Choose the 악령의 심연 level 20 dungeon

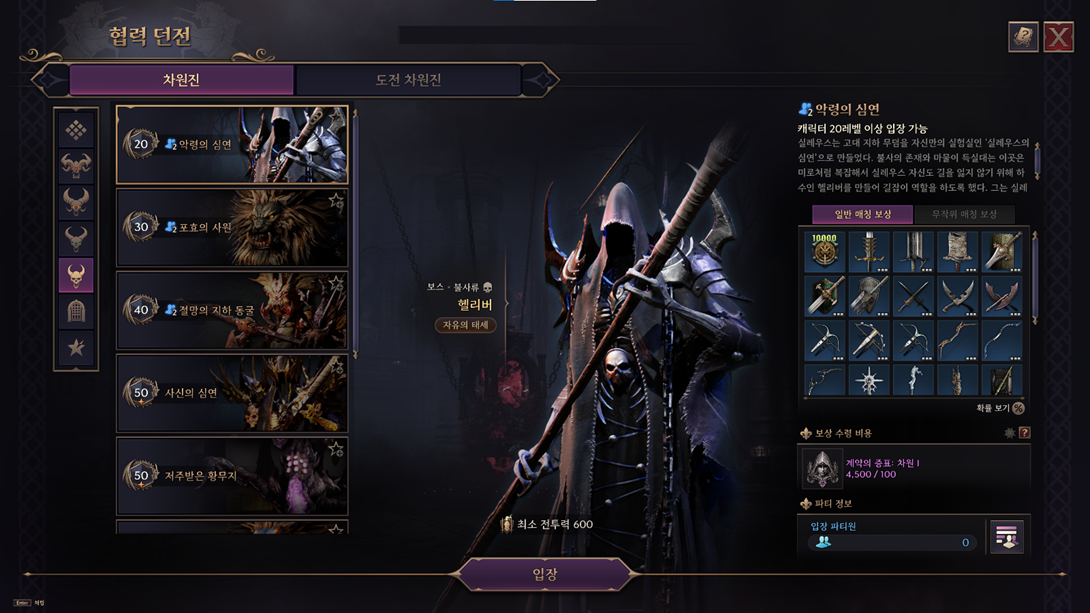click(232, 145)
